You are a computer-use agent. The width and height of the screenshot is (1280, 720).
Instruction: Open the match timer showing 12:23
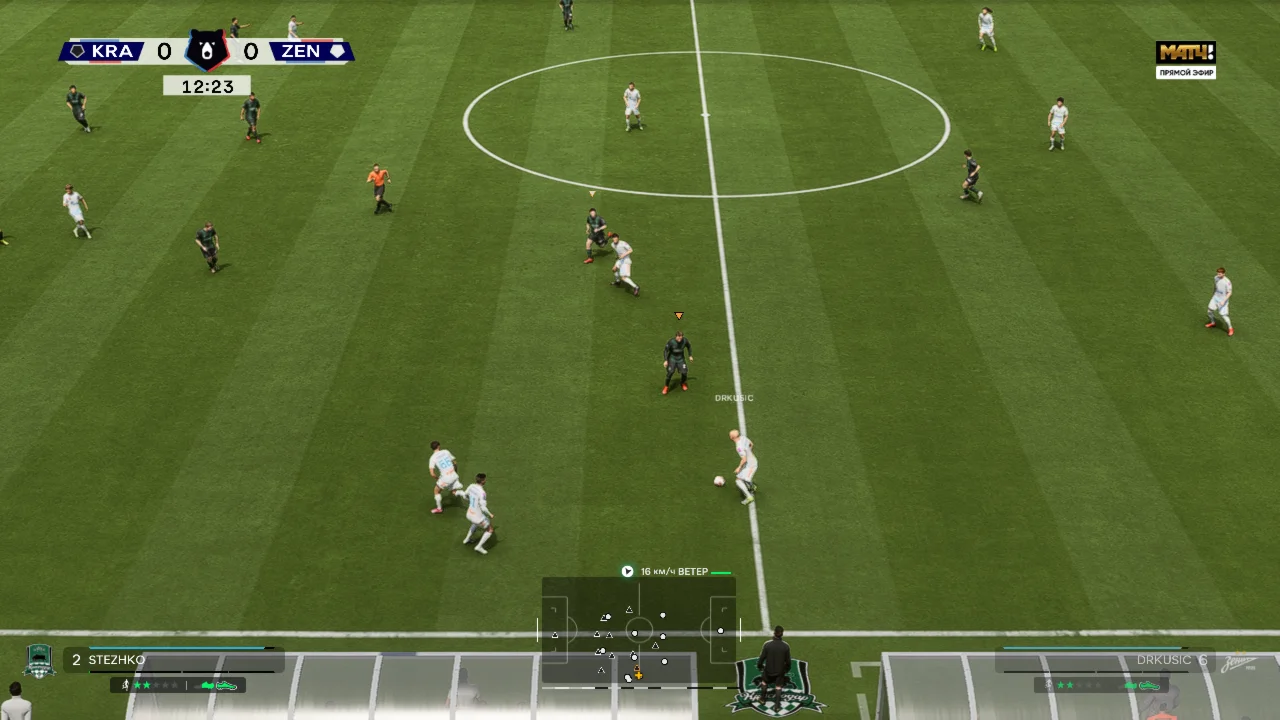pos(207,86)
